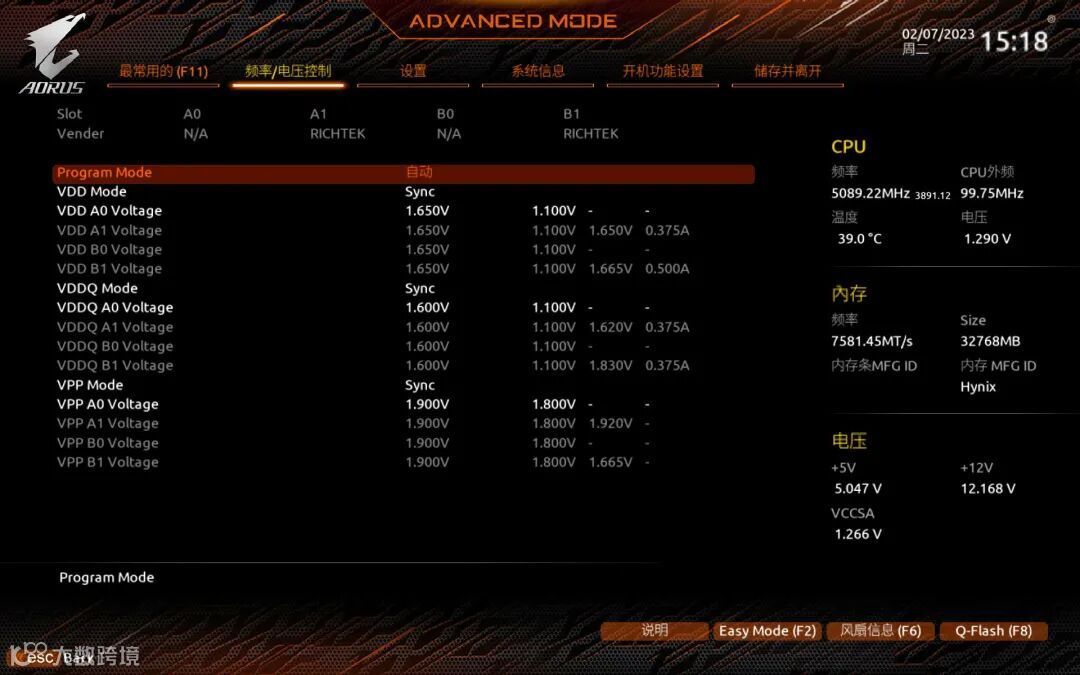Select the 设置 tab
This screenshot has width=1080, height=675.
tap(413, 71)
